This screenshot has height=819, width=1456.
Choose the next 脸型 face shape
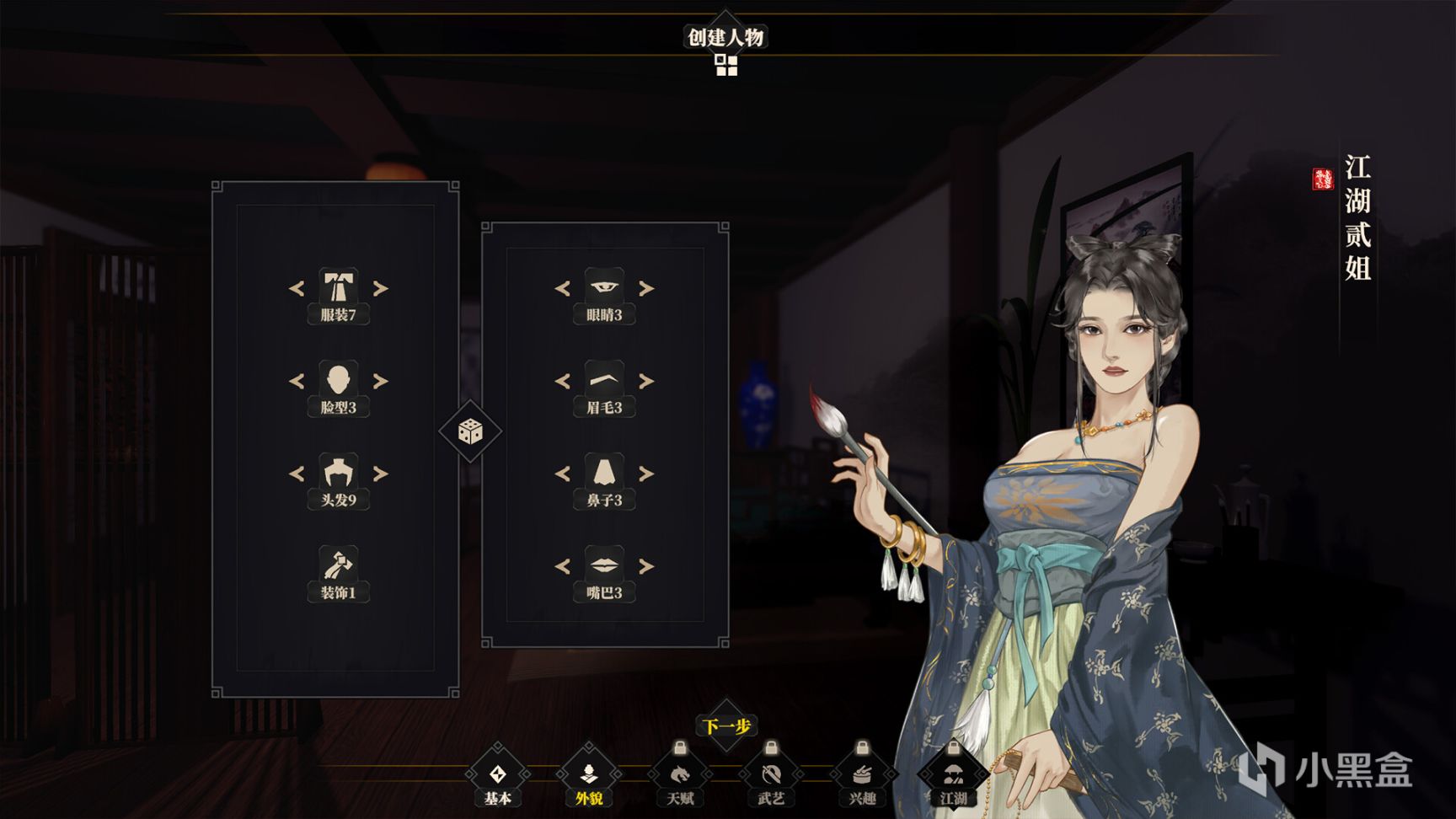381,382
